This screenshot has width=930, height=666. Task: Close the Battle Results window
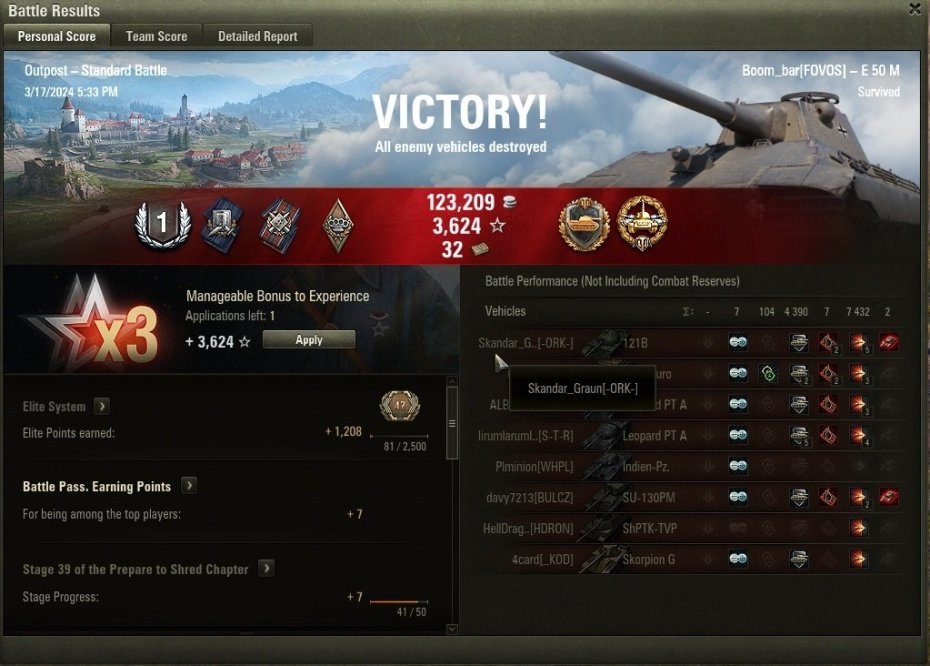[914, 10]
